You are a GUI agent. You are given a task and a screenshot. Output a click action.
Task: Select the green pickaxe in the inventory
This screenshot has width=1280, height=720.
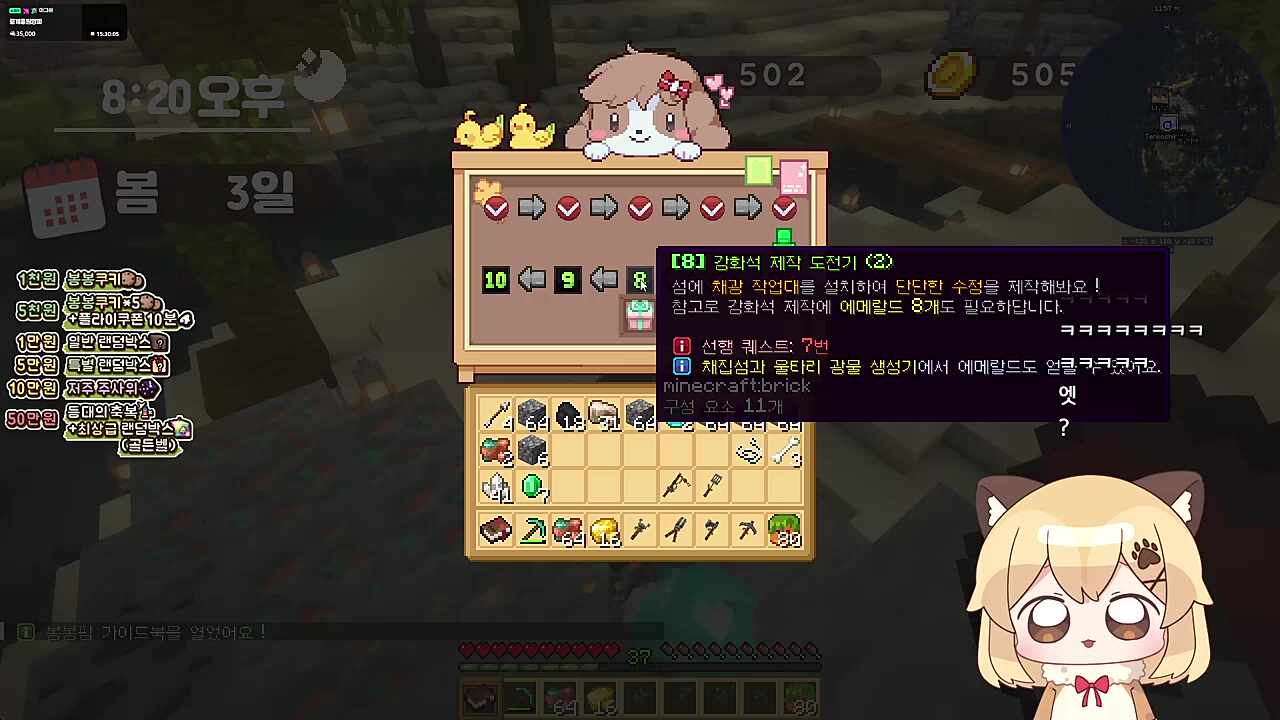click(x=532, y=531)
